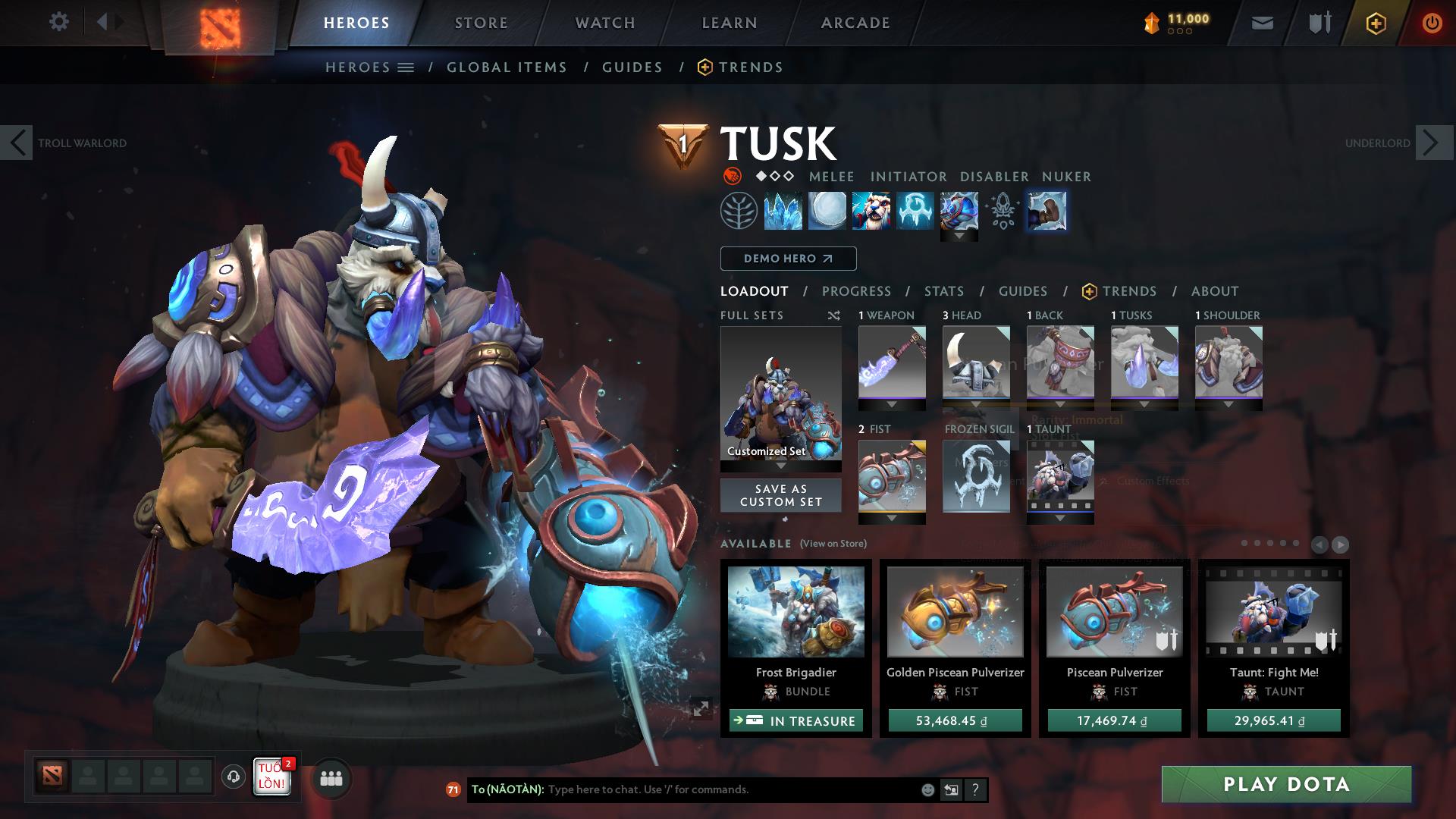1456x819 pixels.
Task: Select the Walrus Punch ability icon
Action: pyautogui.click(x=1046, y=211)
